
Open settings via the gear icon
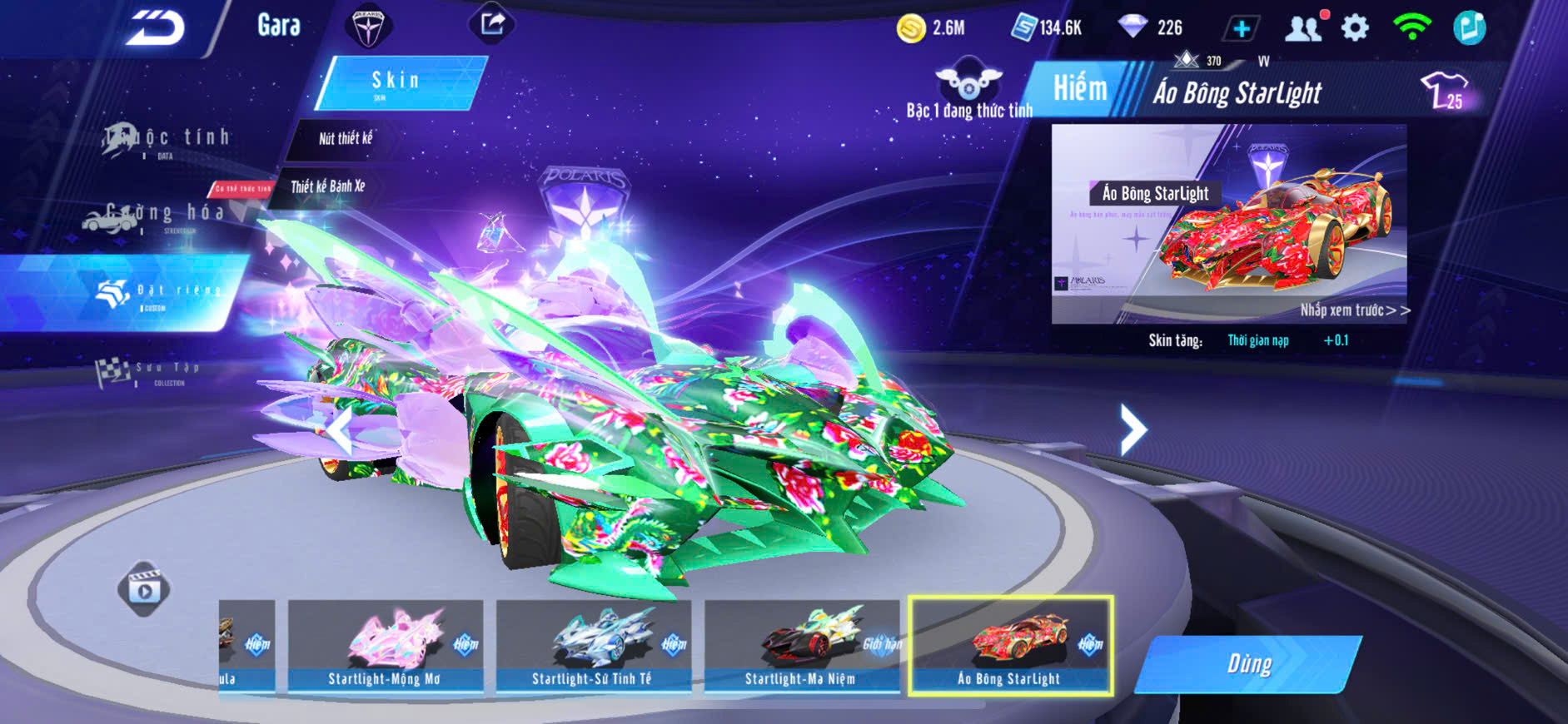1355,28
